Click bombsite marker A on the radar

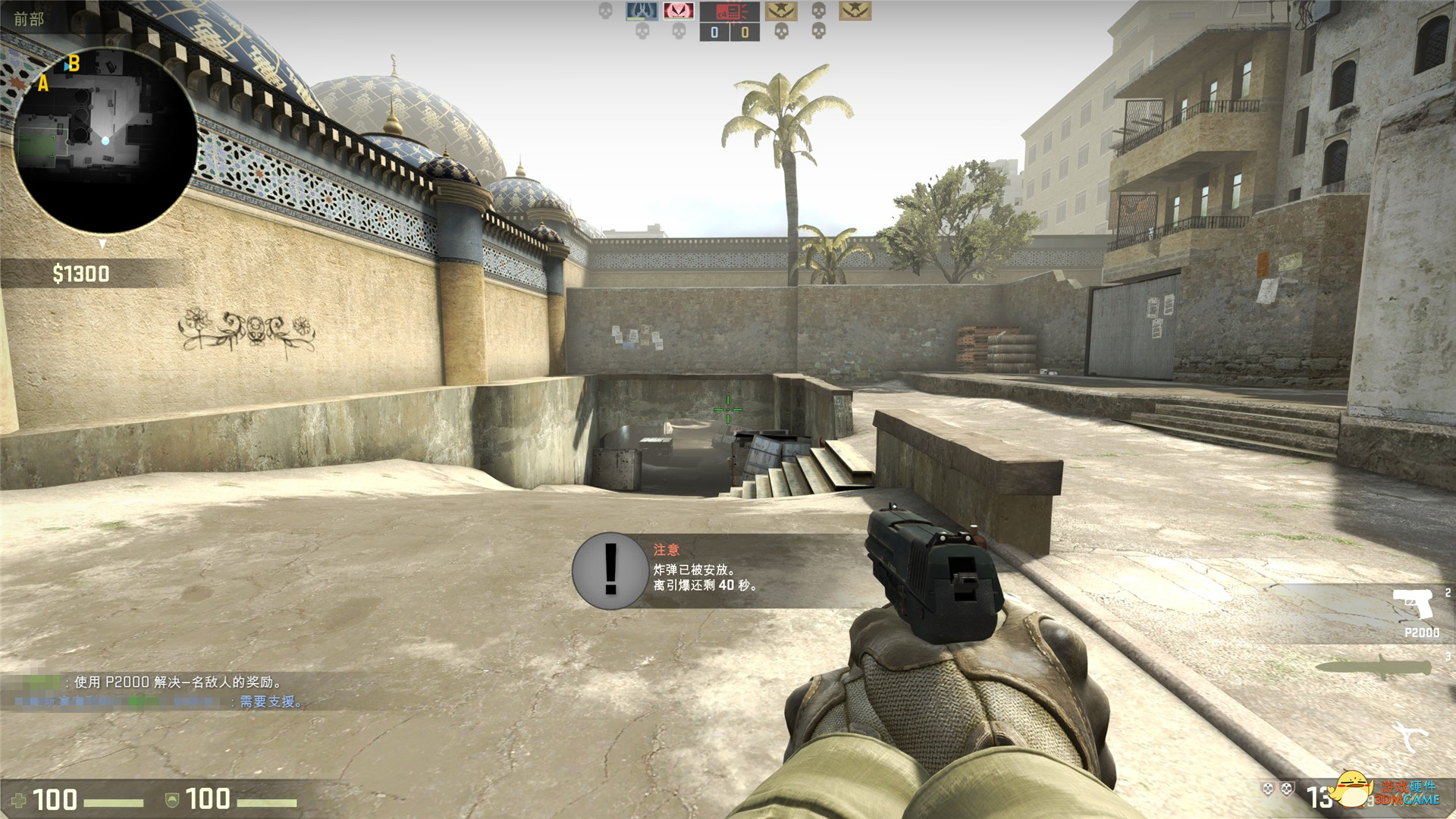[42, 86]
